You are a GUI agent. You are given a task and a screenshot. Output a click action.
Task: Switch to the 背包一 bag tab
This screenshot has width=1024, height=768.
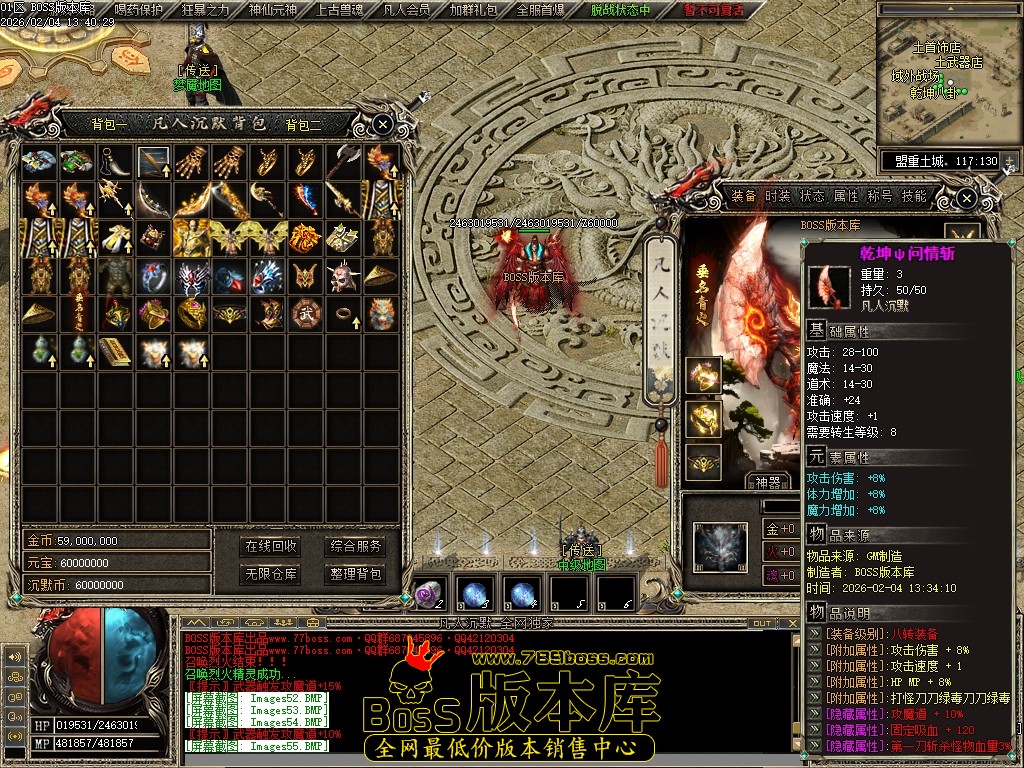coord(109,125)
